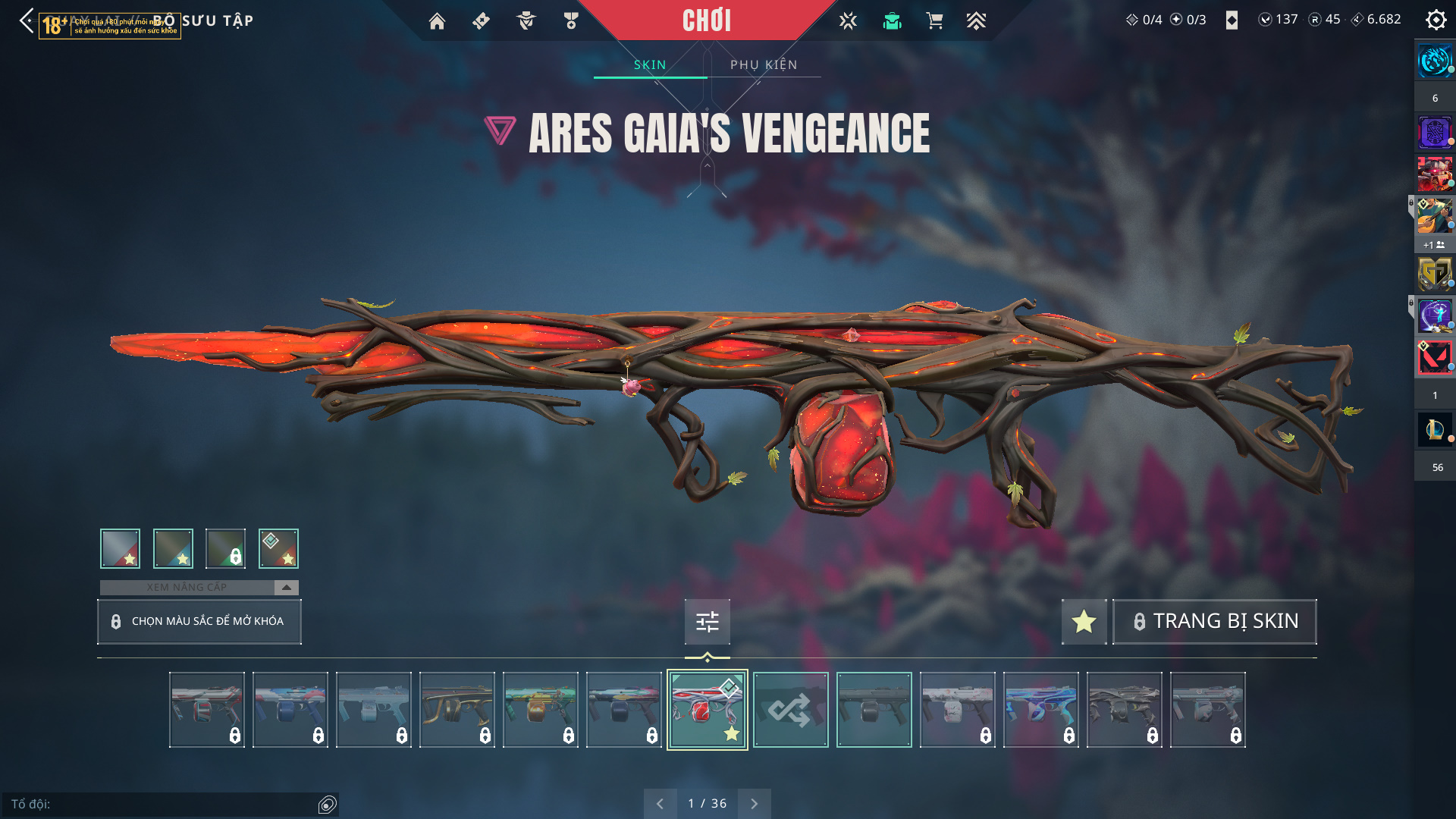The image size is (1456, 819).
Task: Go to the next skin page
Action: (x=754, y=803)
